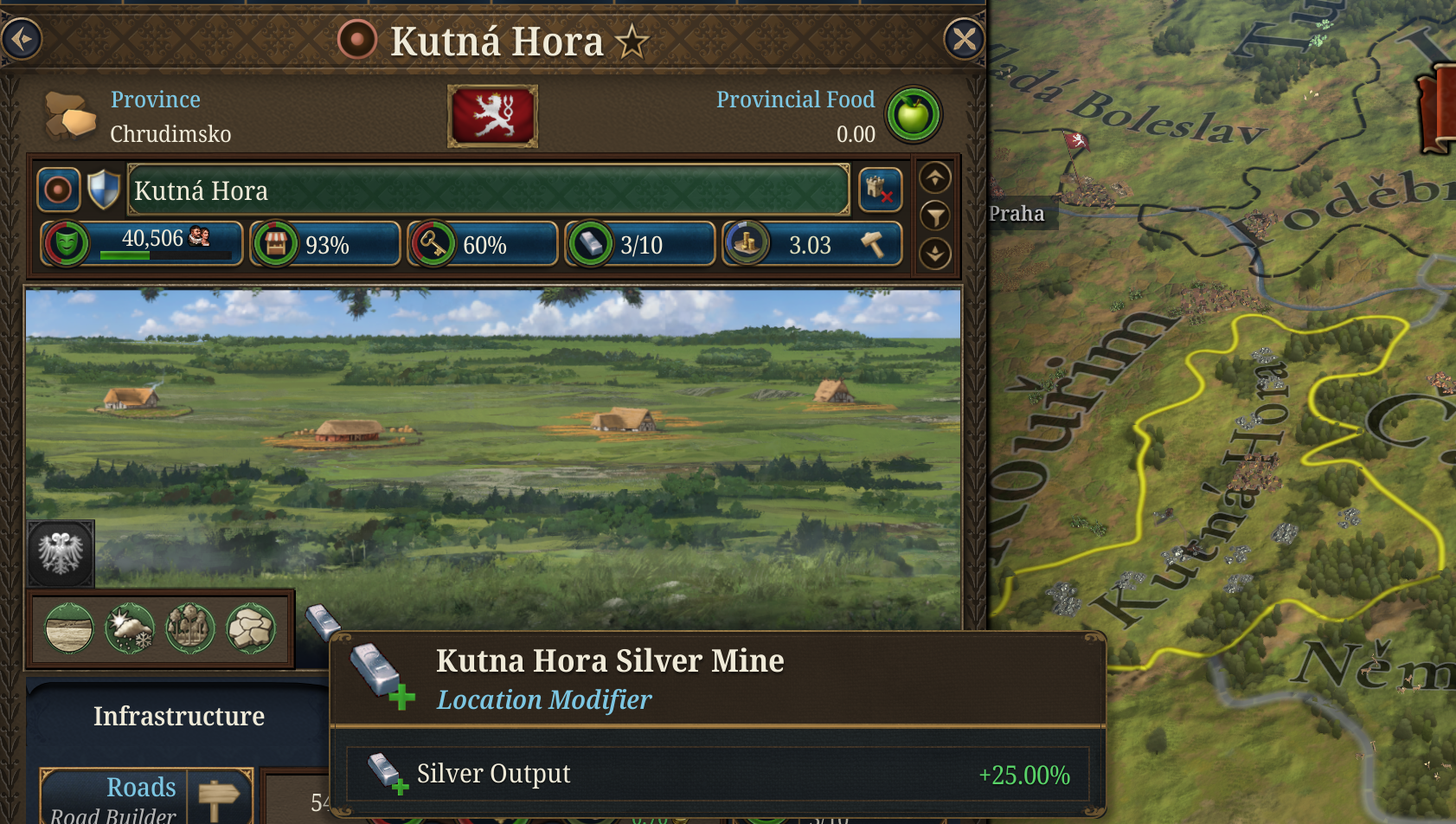This screenshot has width=1456, height=824.
Task: Click the control key icon showing 60%
Action: click(432, 243)
